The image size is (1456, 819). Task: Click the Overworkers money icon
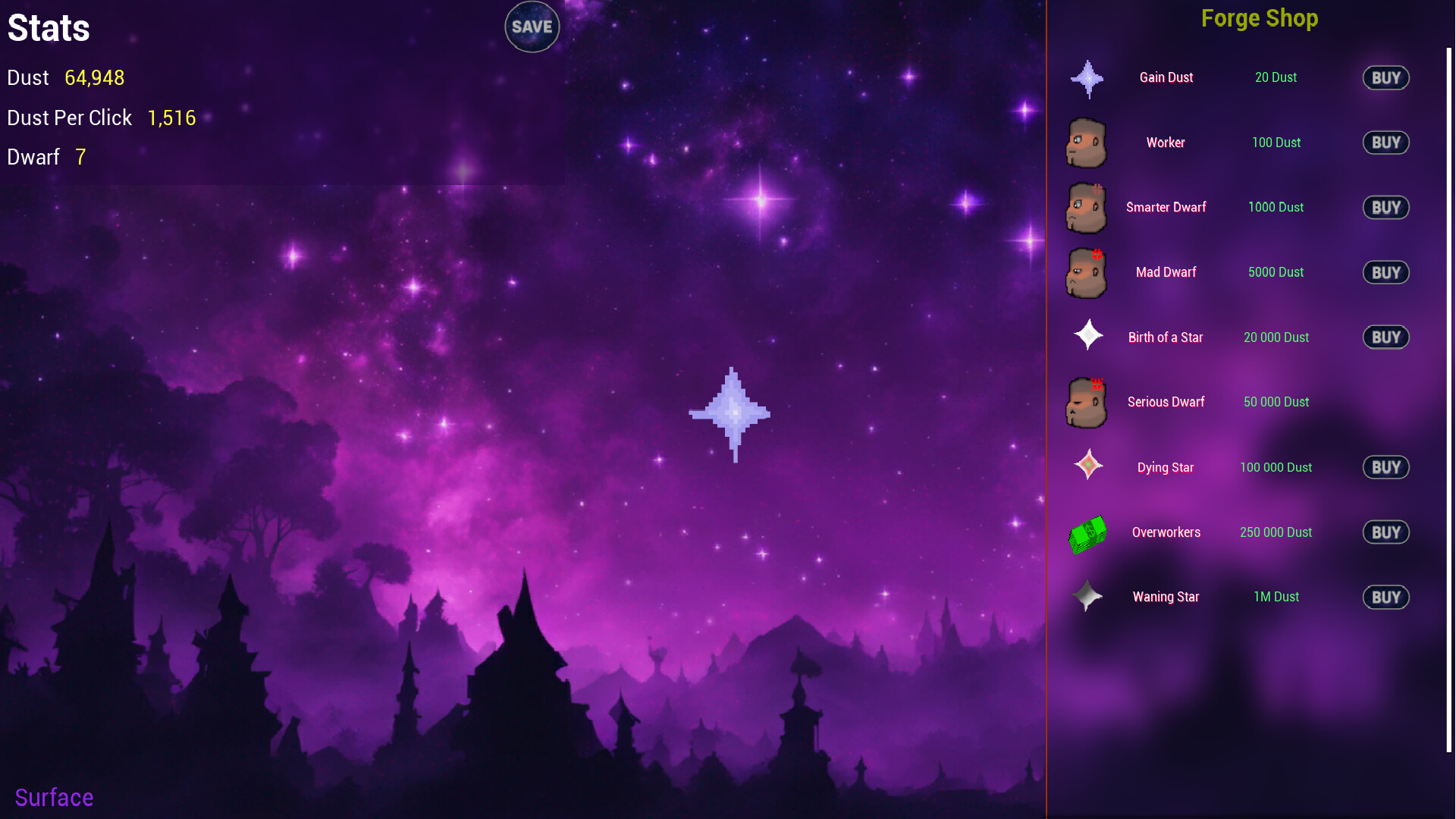click(1087, 532)
